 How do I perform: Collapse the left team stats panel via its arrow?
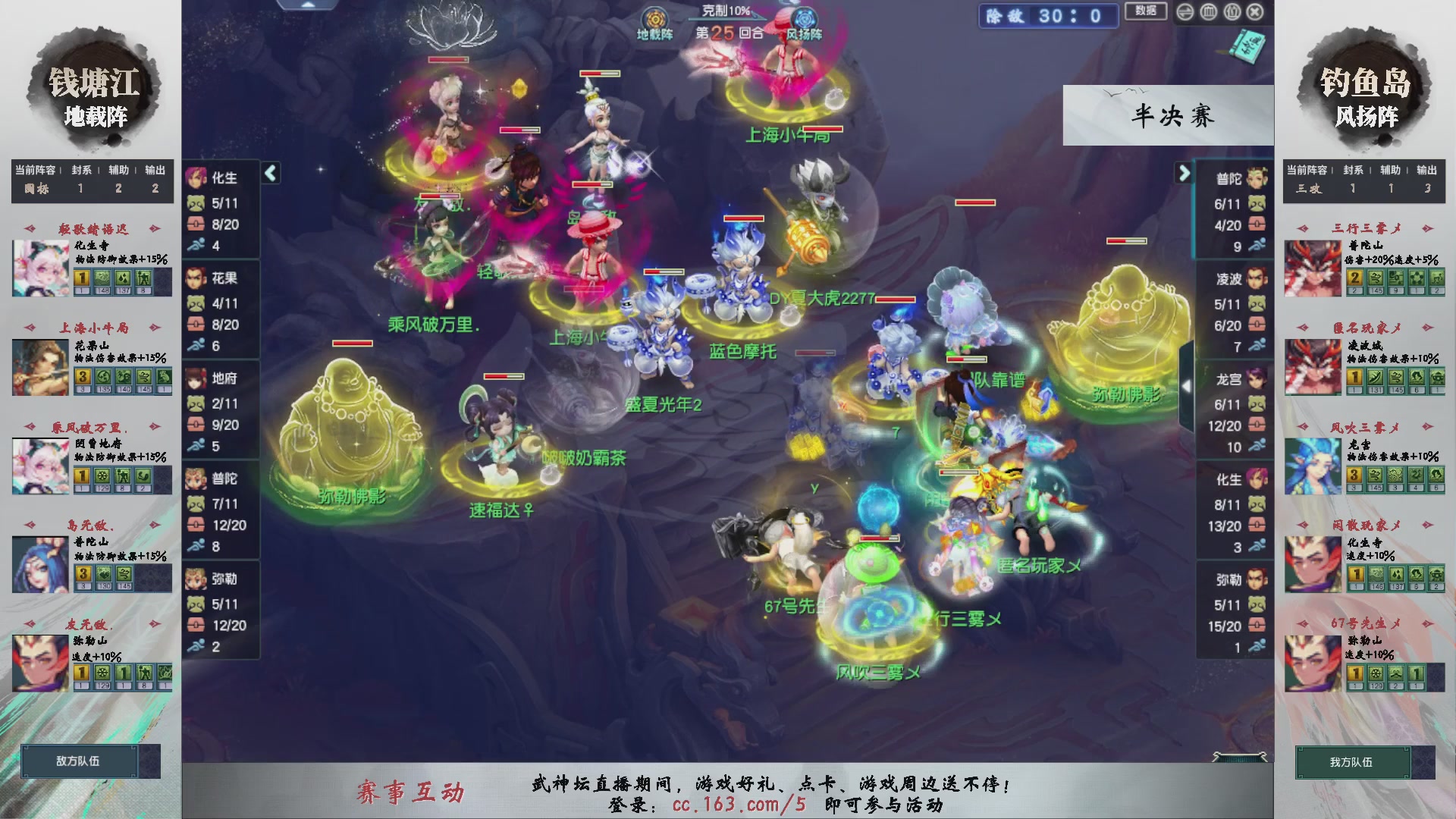coord(269,174)
